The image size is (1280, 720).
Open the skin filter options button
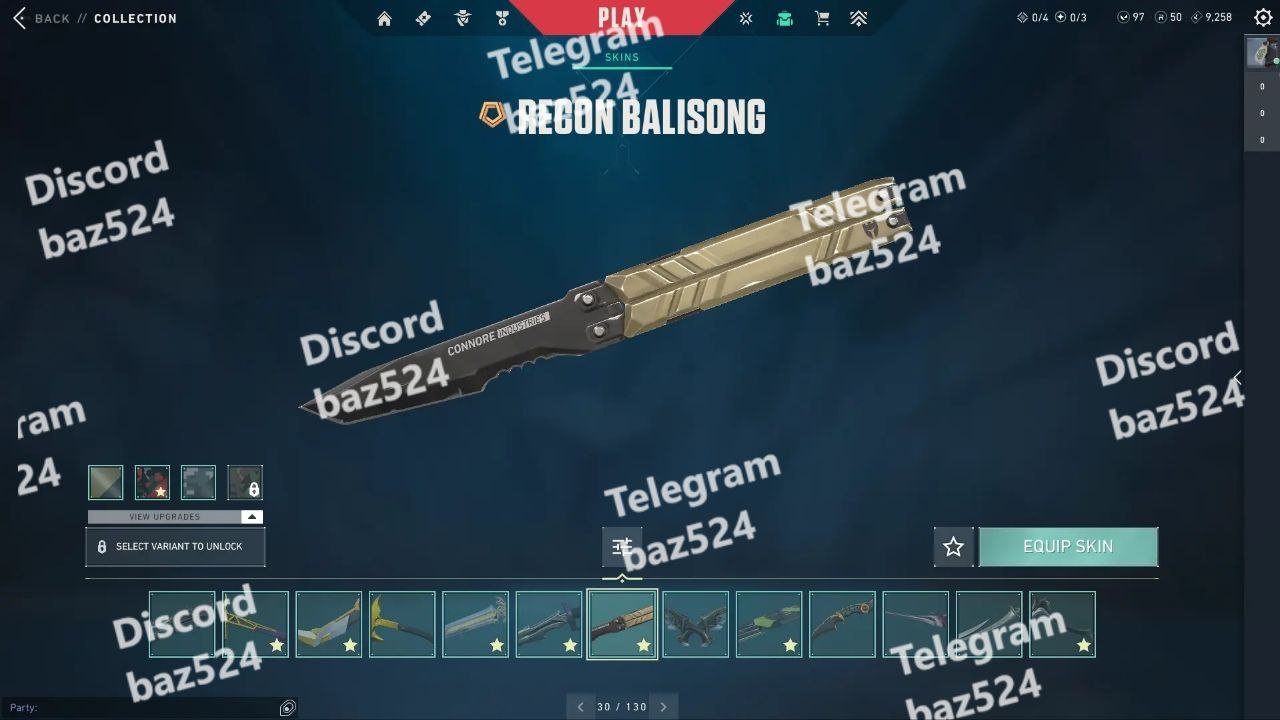tap(622, 546)
